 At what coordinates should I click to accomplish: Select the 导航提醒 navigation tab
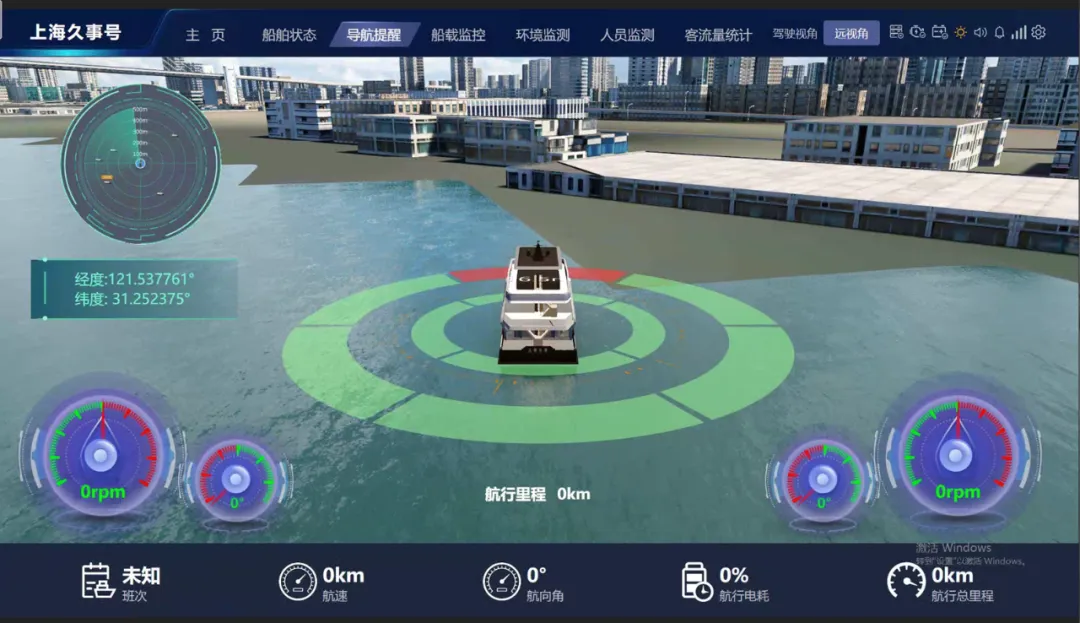(x=374, y=35)
